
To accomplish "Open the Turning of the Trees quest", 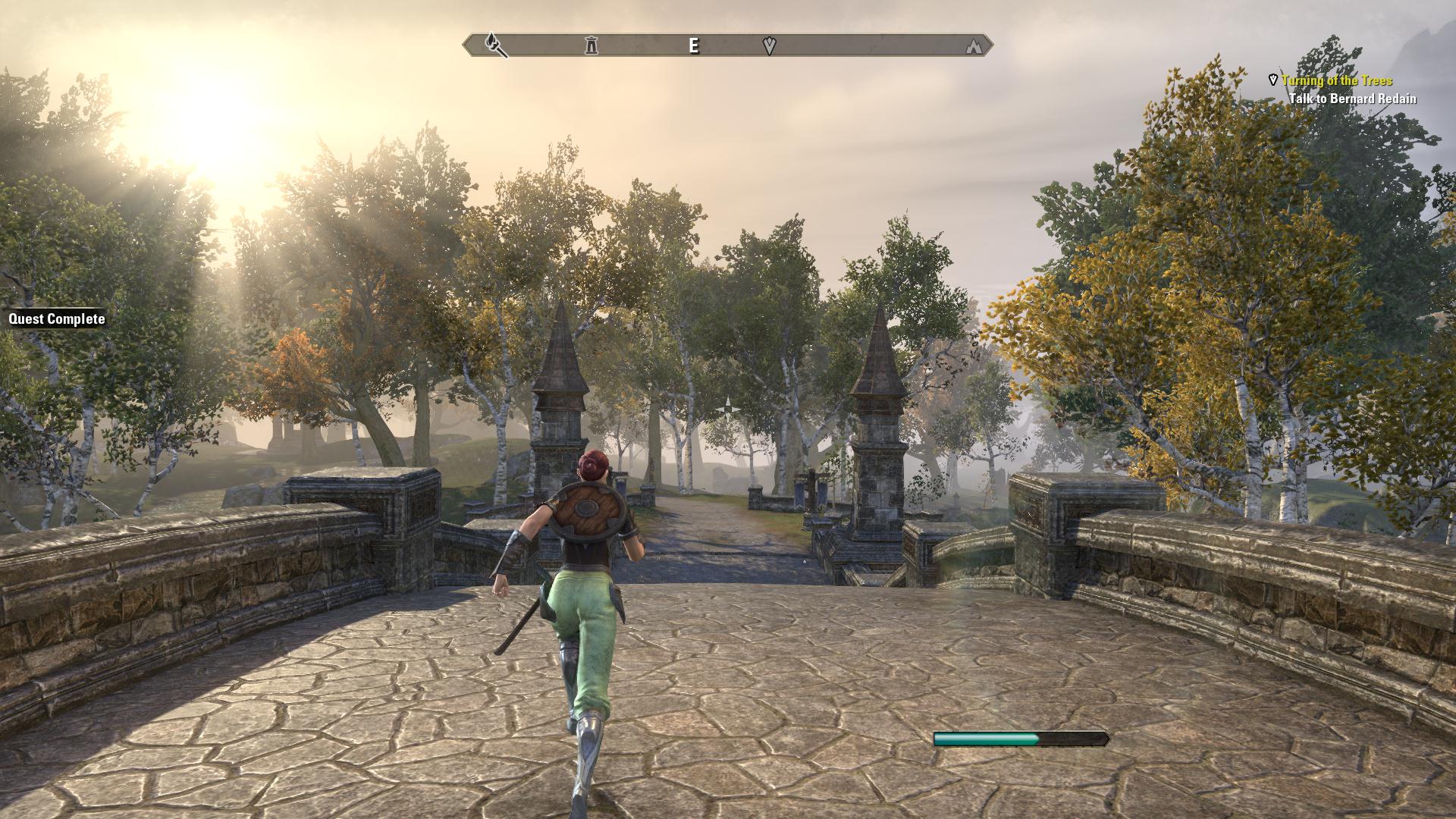I will pyautogui.click(x=1337, y=80).
